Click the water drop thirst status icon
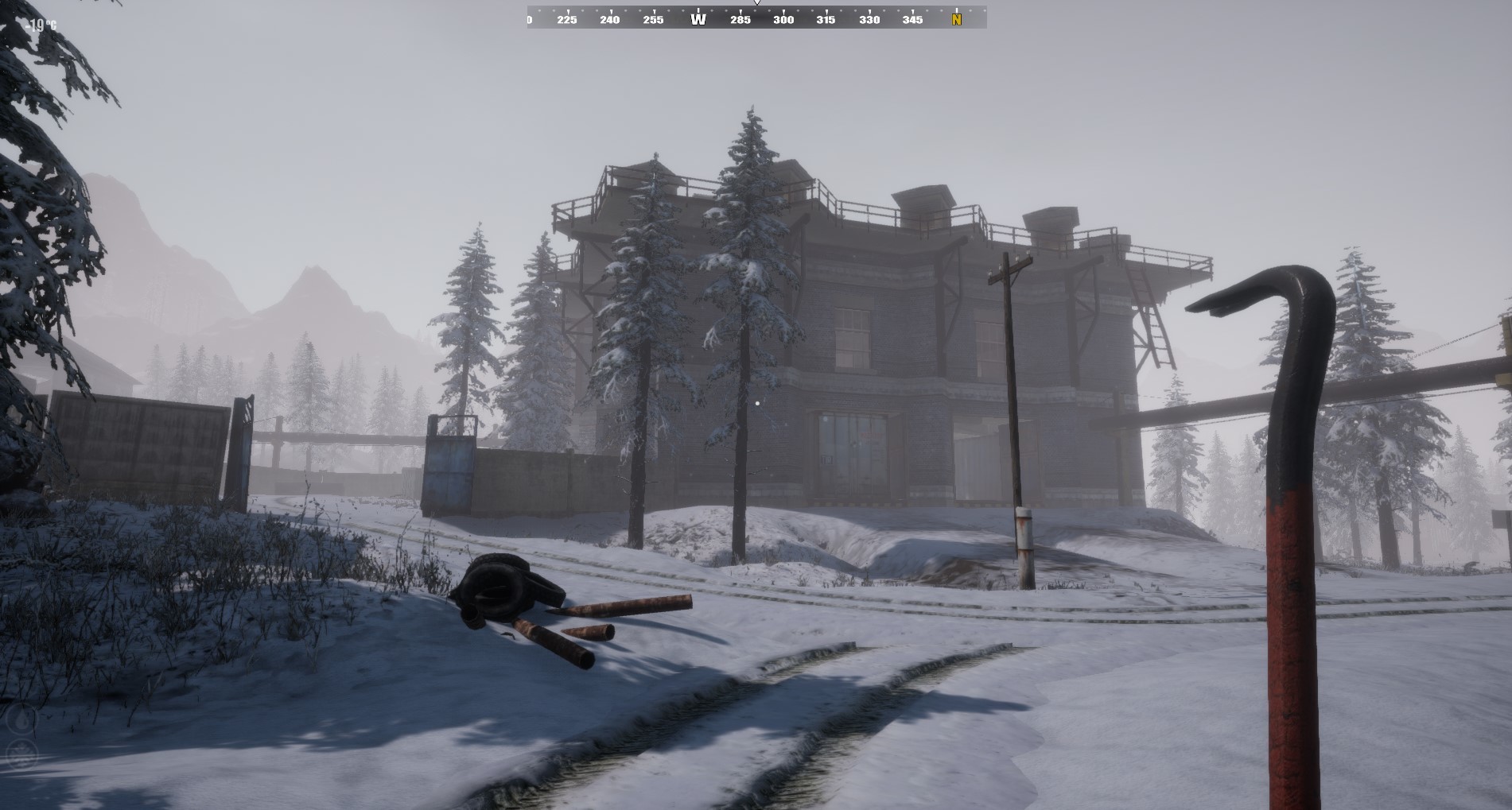 click(x=22, y=718)
